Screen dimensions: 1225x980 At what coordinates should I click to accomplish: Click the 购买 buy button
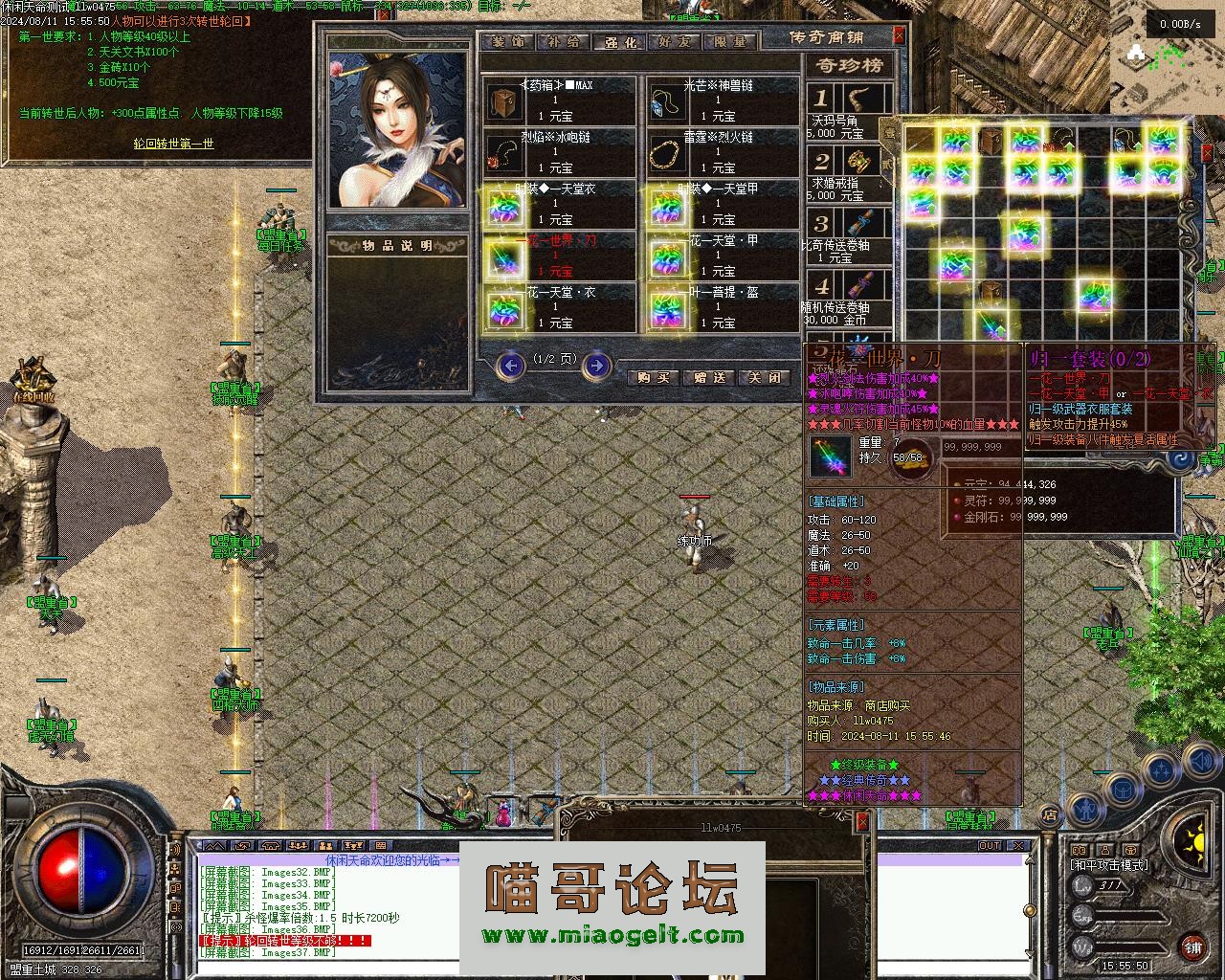click(x=654, y=377)
